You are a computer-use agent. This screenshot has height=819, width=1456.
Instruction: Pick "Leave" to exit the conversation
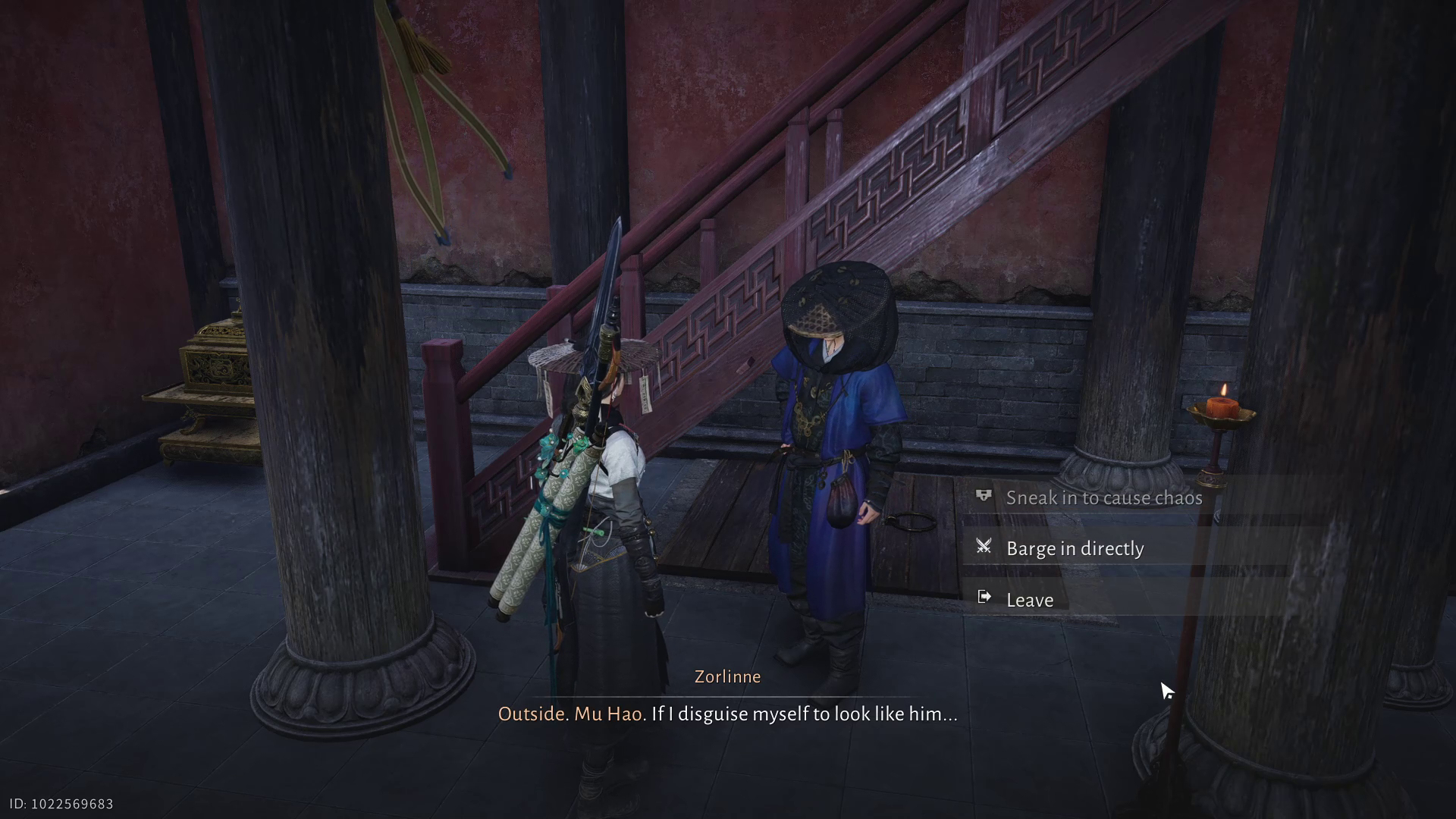point(1029,600)
